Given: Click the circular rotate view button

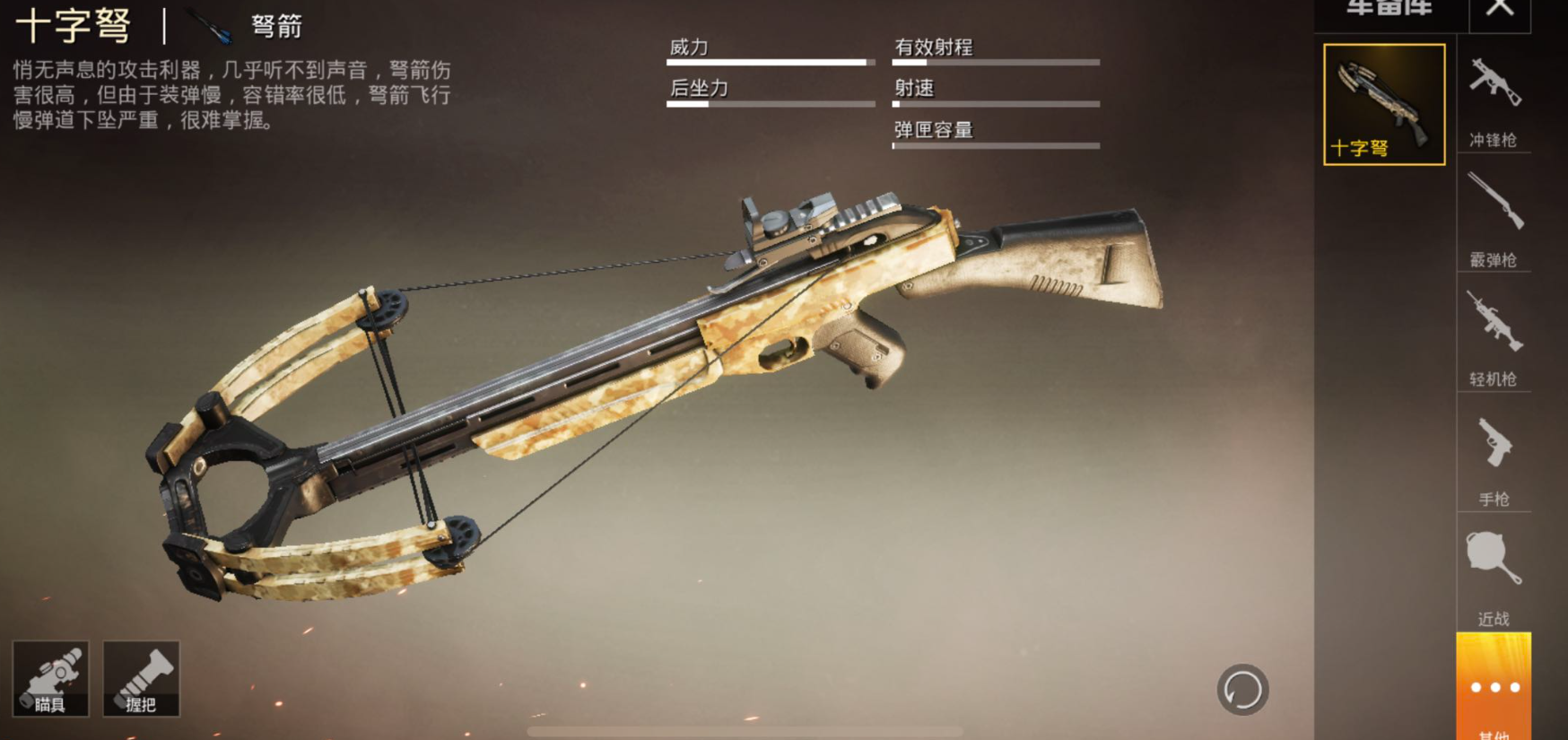Looking at the screenshot, I should coord(1242,690).
